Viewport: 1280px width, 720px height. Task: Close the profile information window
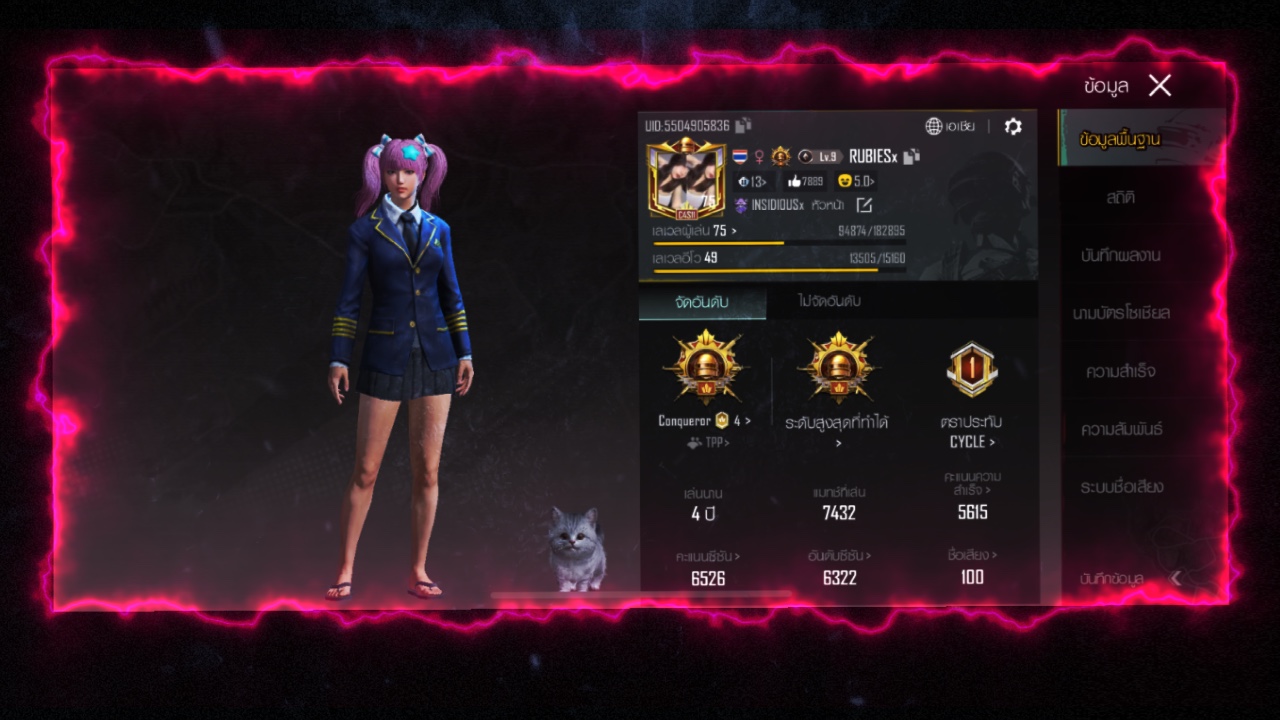click(1160, 86)
